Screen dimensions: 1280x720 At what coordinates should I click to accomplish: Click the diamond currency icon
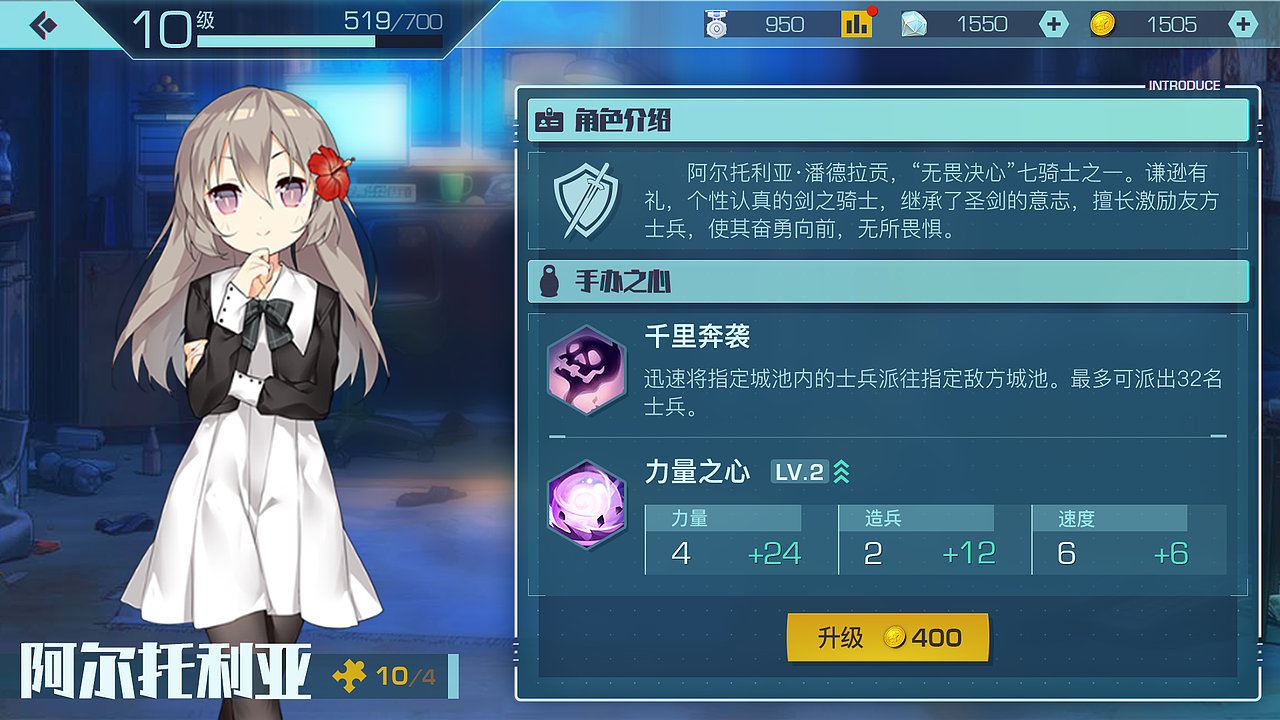tap(914, 23)
